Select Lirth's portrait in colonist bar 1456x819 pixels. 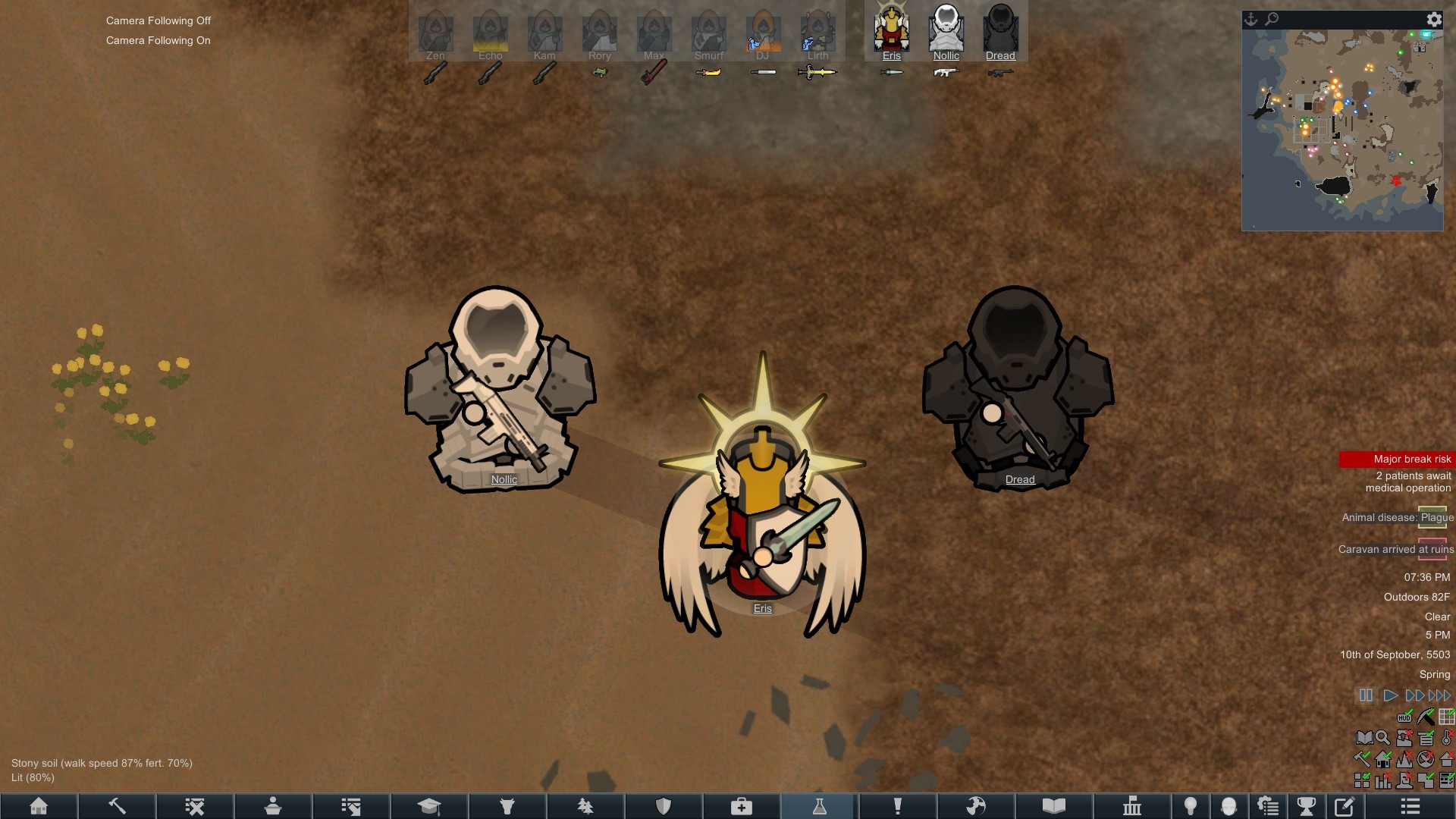817,32
